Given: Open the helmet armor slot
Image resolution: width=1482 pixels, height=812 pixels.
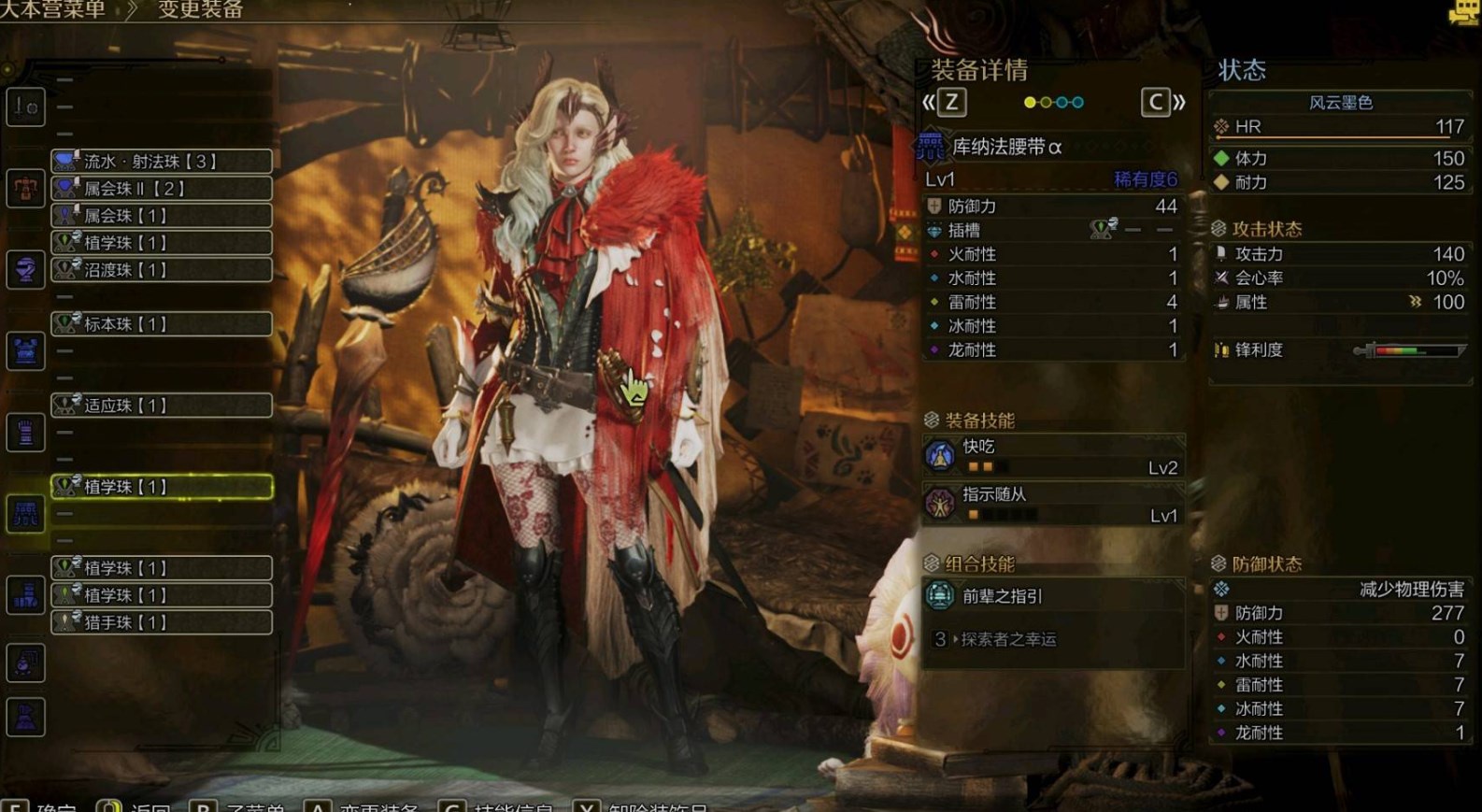Looking at the screenshot, I should coord(25,269).
